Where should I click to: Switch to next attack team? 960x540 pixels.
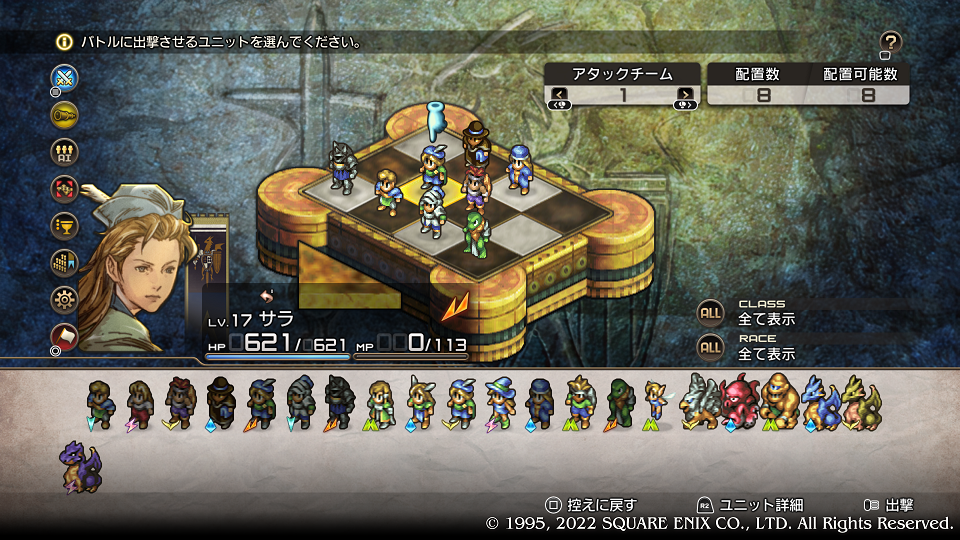click(x=685, y=96)
